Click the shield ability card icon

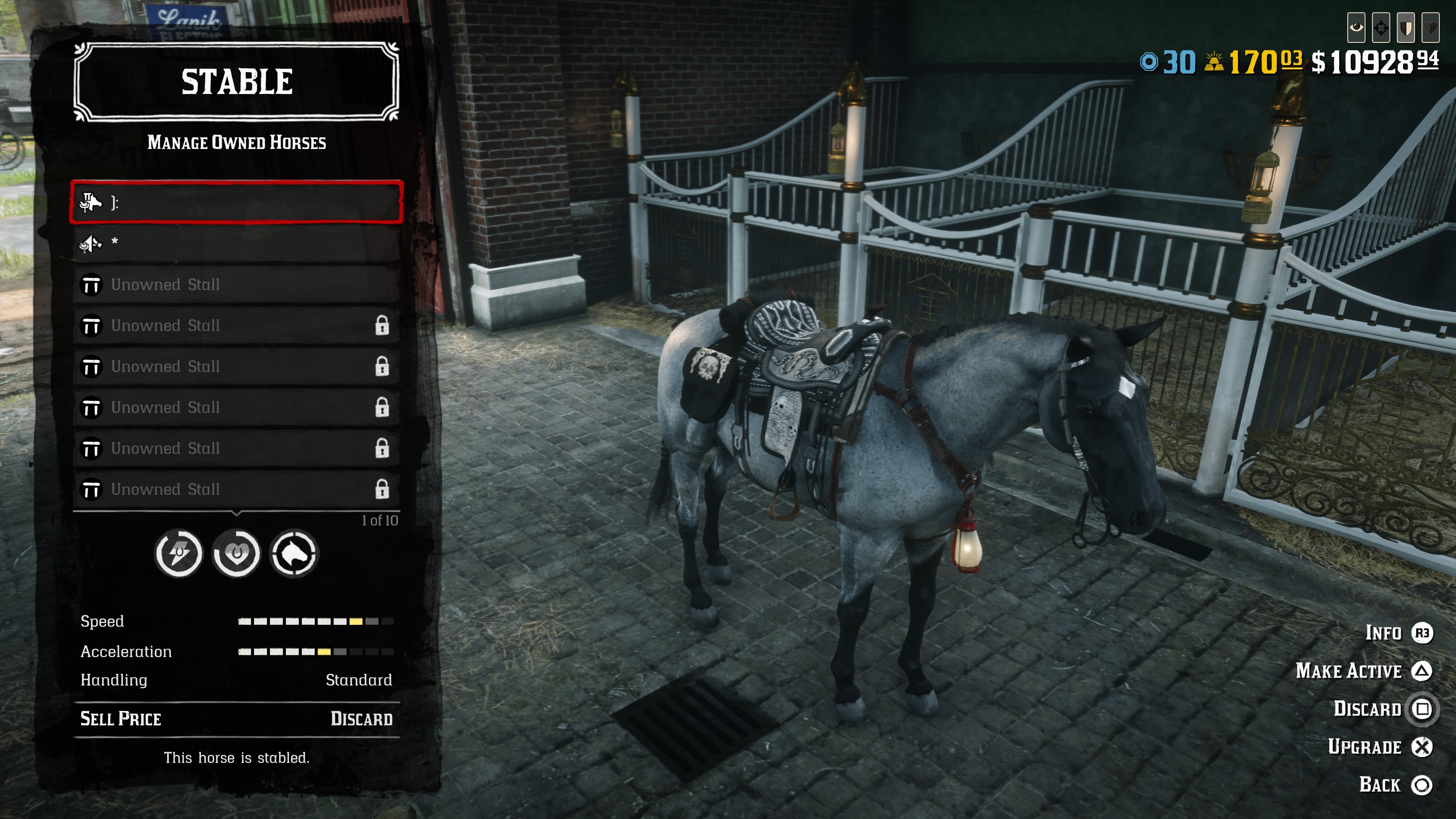pos(1406,27)
